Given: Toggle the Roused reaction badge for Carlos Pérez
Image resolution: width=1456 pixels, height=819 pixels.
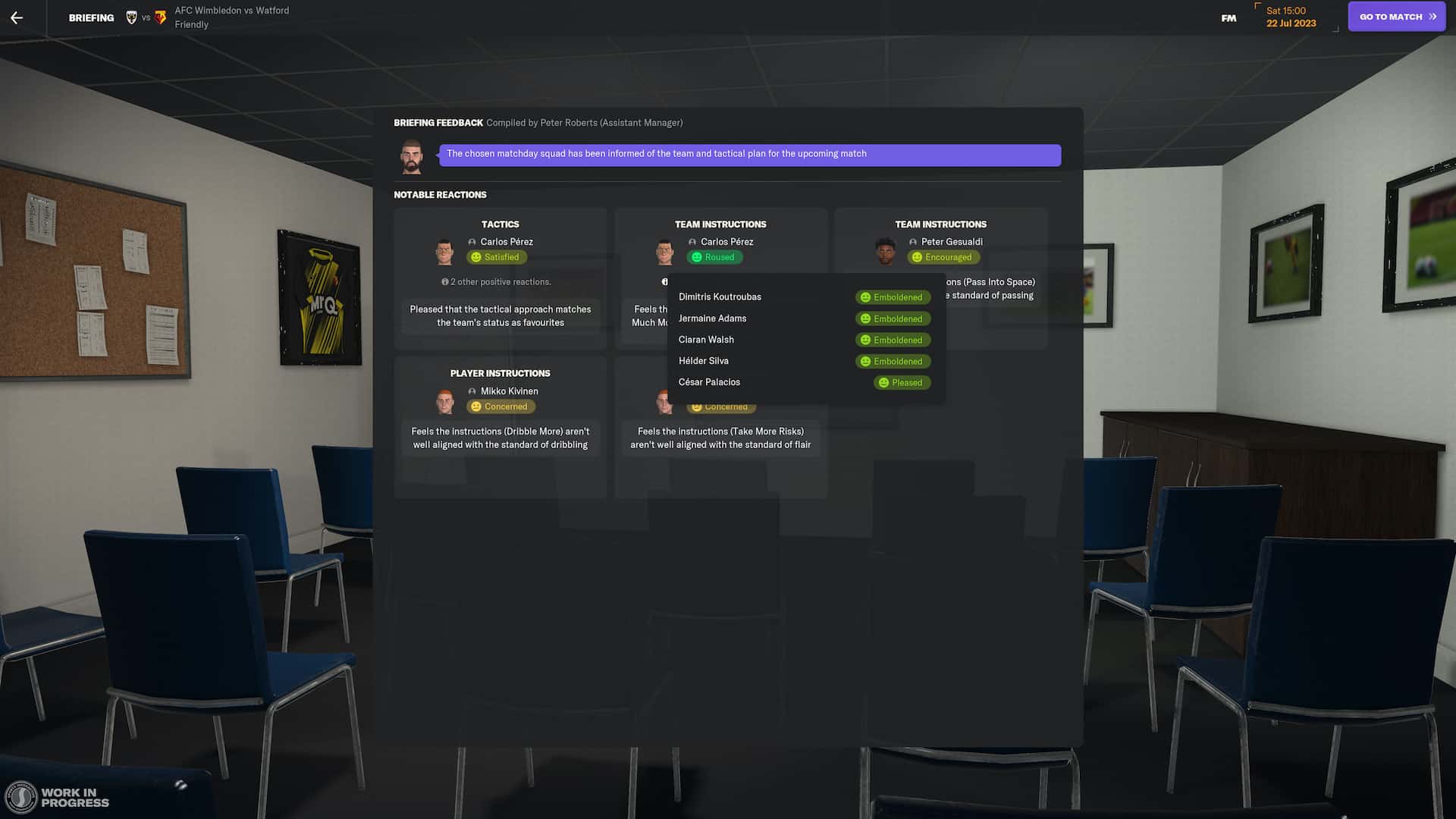Looking at the screenshot, I should (714, 257).
